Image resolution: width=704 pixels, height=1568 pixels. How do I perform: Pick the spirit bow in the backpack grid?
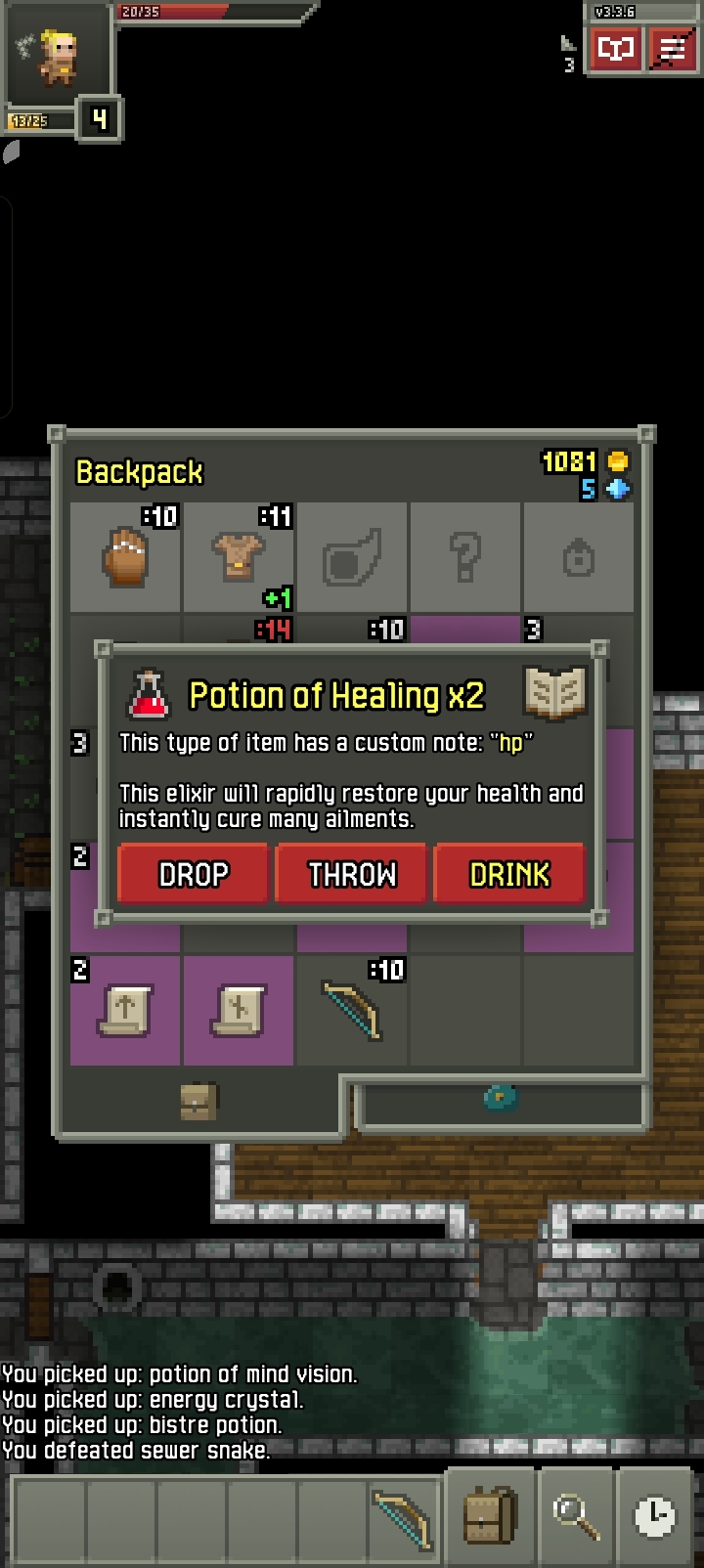point(352,1011)
